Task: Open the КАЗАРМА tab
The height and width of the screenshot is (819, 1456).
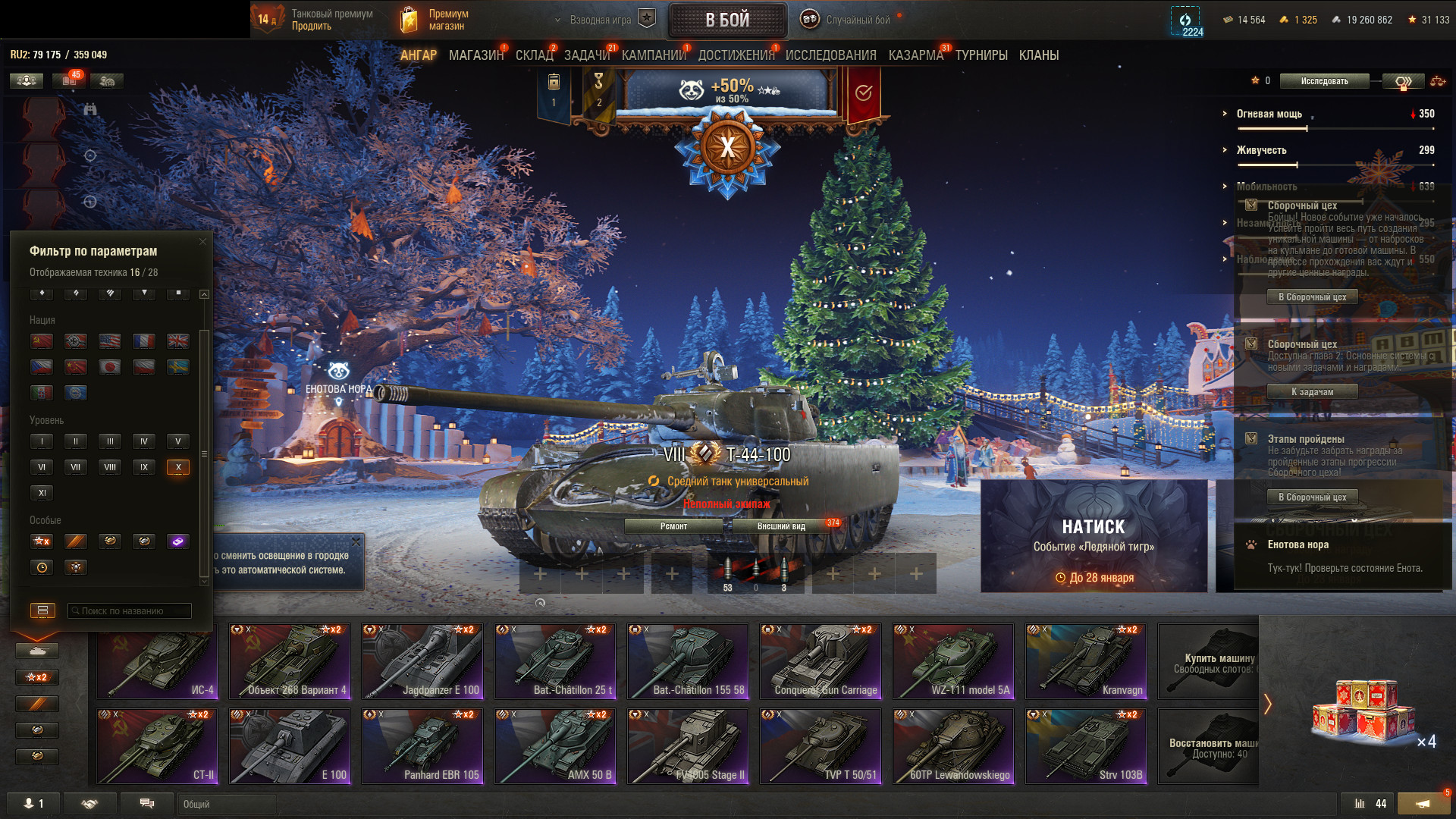Action: coord(915,55)
